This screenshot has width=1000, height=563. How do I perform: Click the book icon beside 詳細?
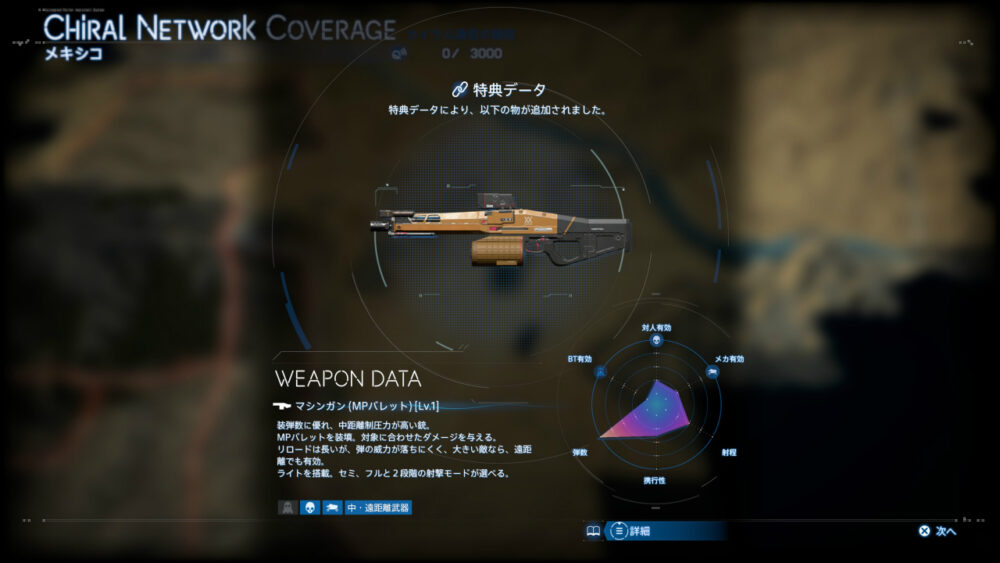point(593,531)
